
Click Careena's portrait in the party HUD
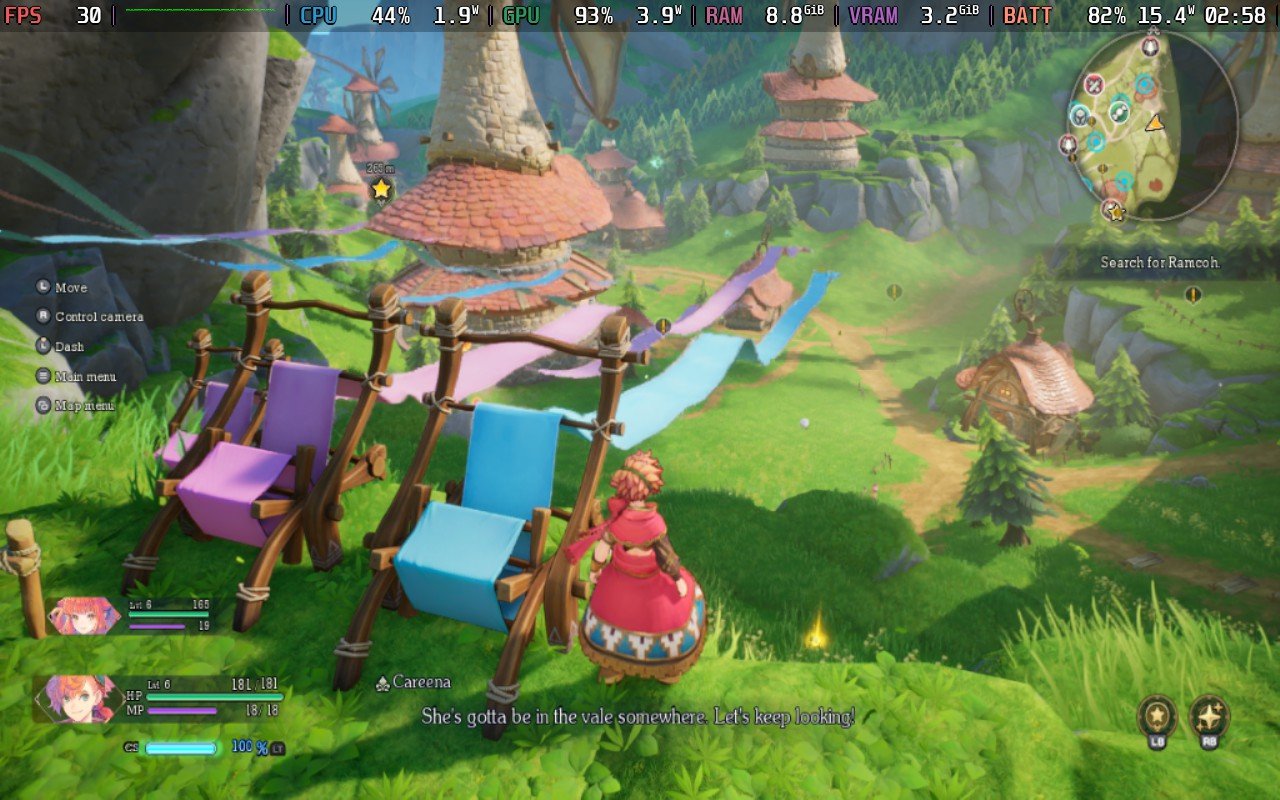click(x=79, y=699)
